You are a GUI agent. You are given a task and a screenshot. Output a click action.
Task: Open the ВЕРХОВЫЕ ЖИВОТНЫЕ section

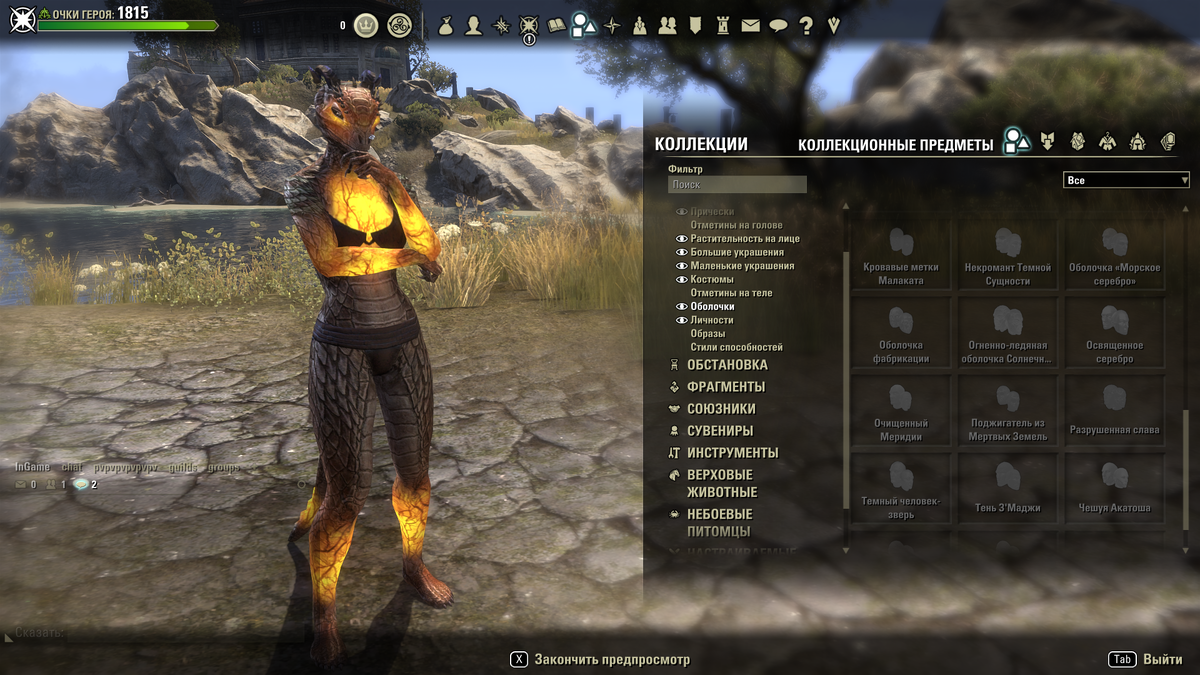pyautogui.click(x=721, y=483)
